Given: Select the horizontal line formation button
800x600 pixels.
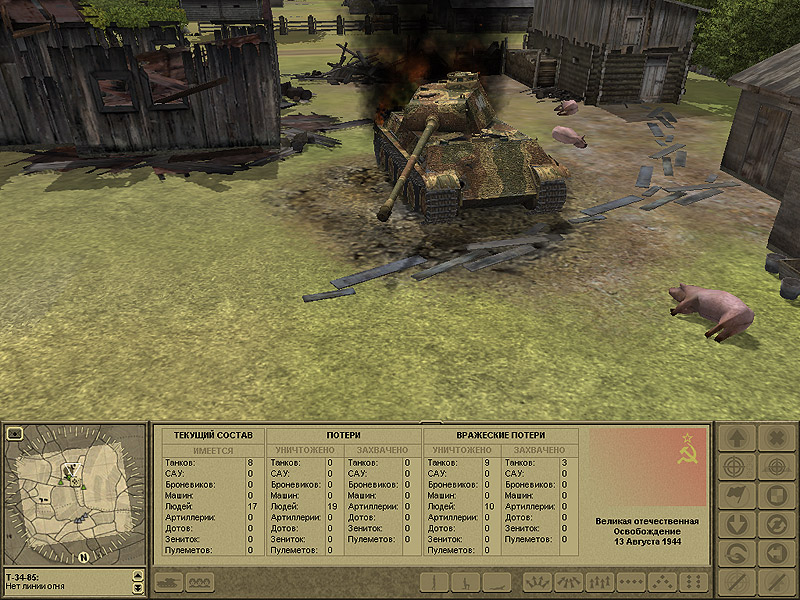Looking at the screenshot, I should tap(631, 582).
